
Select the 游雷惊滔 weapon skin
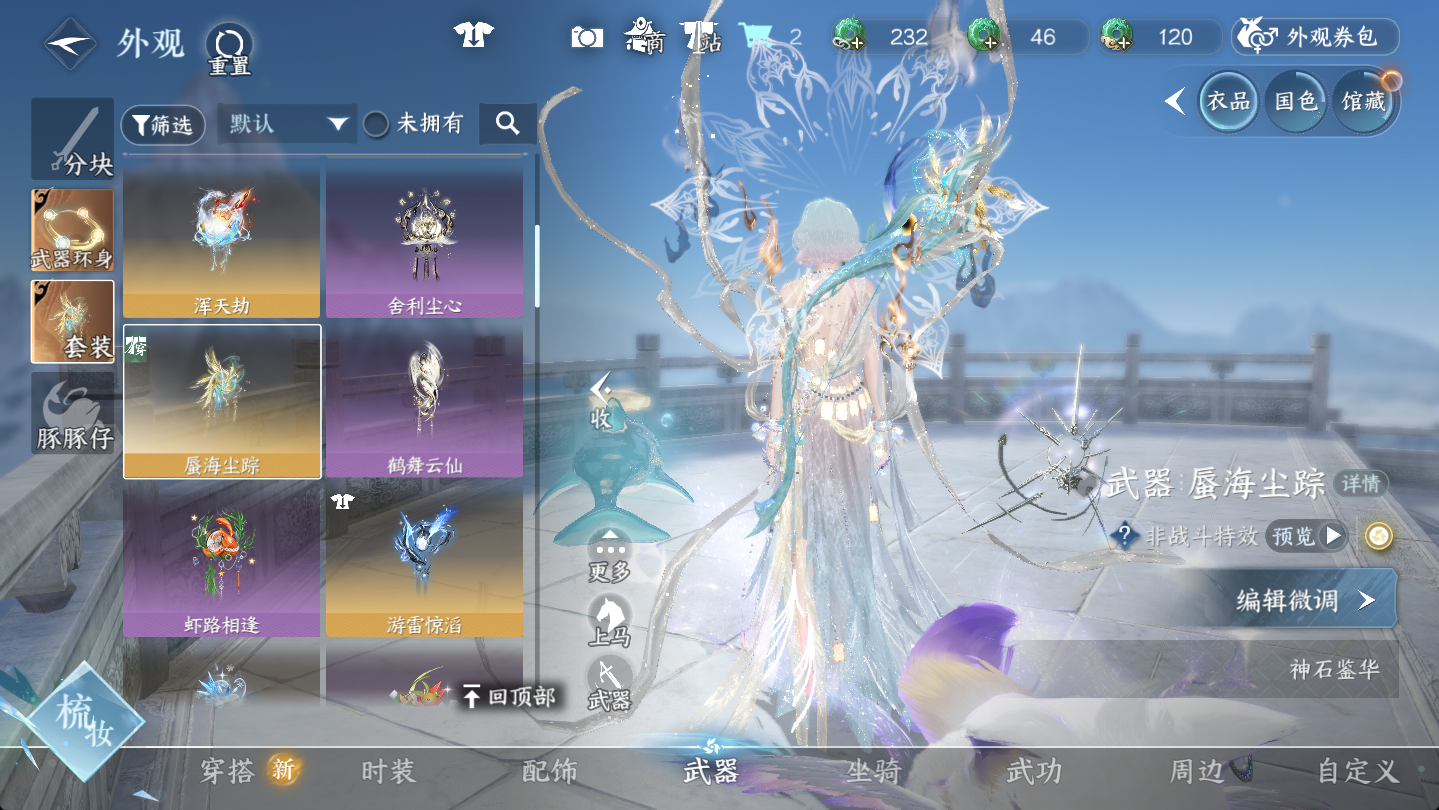pos(424,562)
